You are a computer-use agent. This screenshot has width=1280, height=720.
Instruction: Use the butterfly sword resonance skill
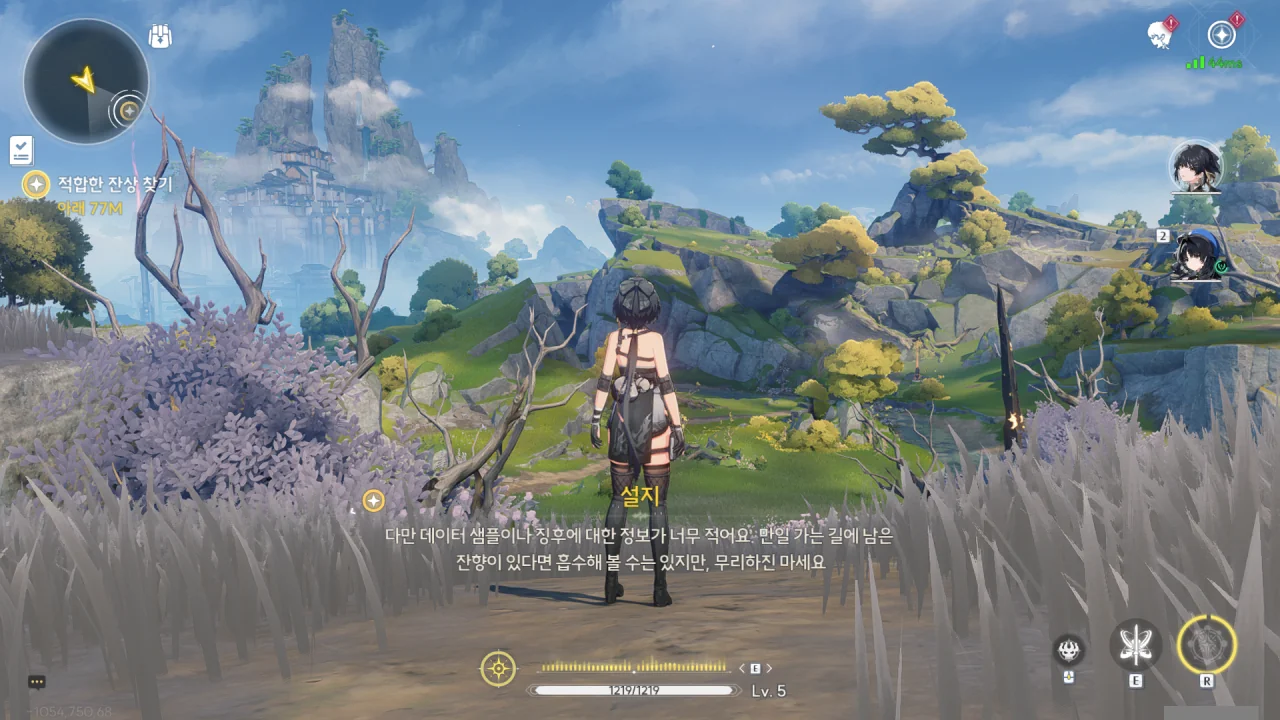1135,645
